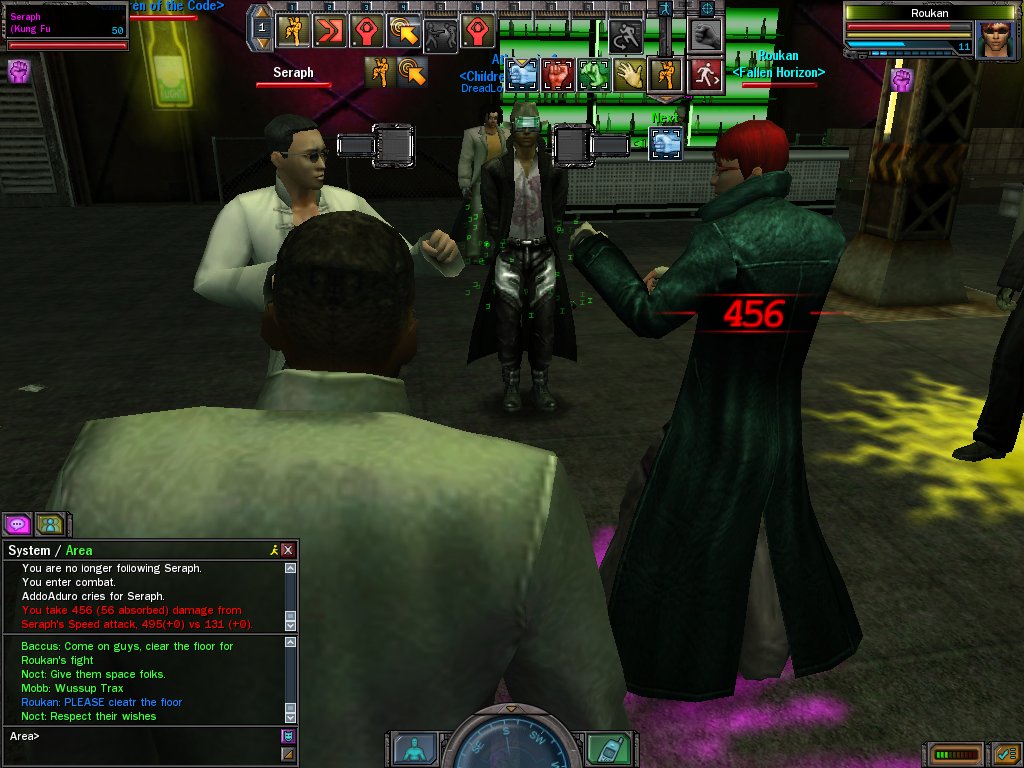Click the red withdraw running-man icon
Image resolution: width=1024 pixels, height=768 pixels.
pyautogui.click(x=706, y=74)
